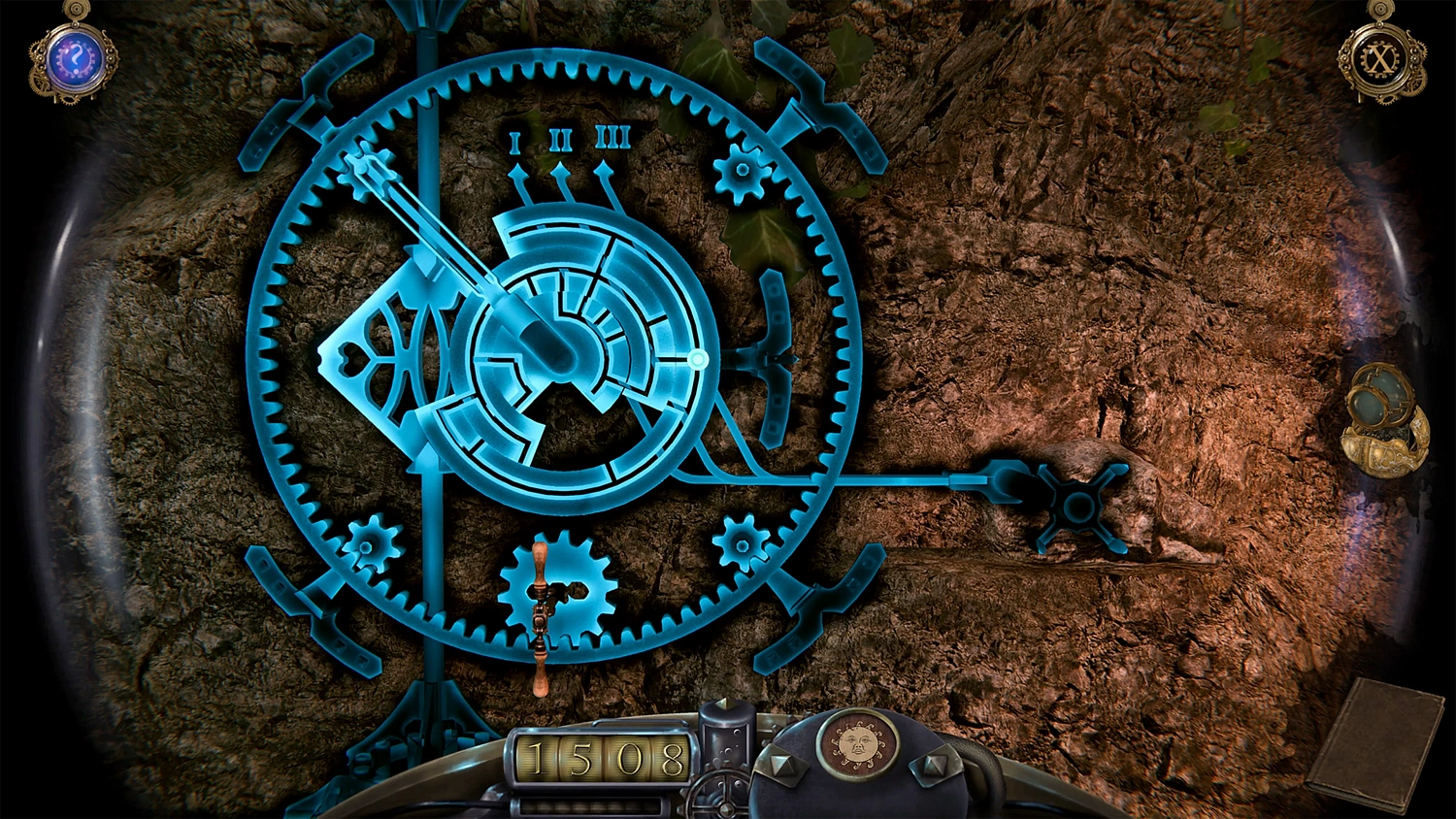
Task: Toggle the pointer under numeral III
Action: (606, 170)
